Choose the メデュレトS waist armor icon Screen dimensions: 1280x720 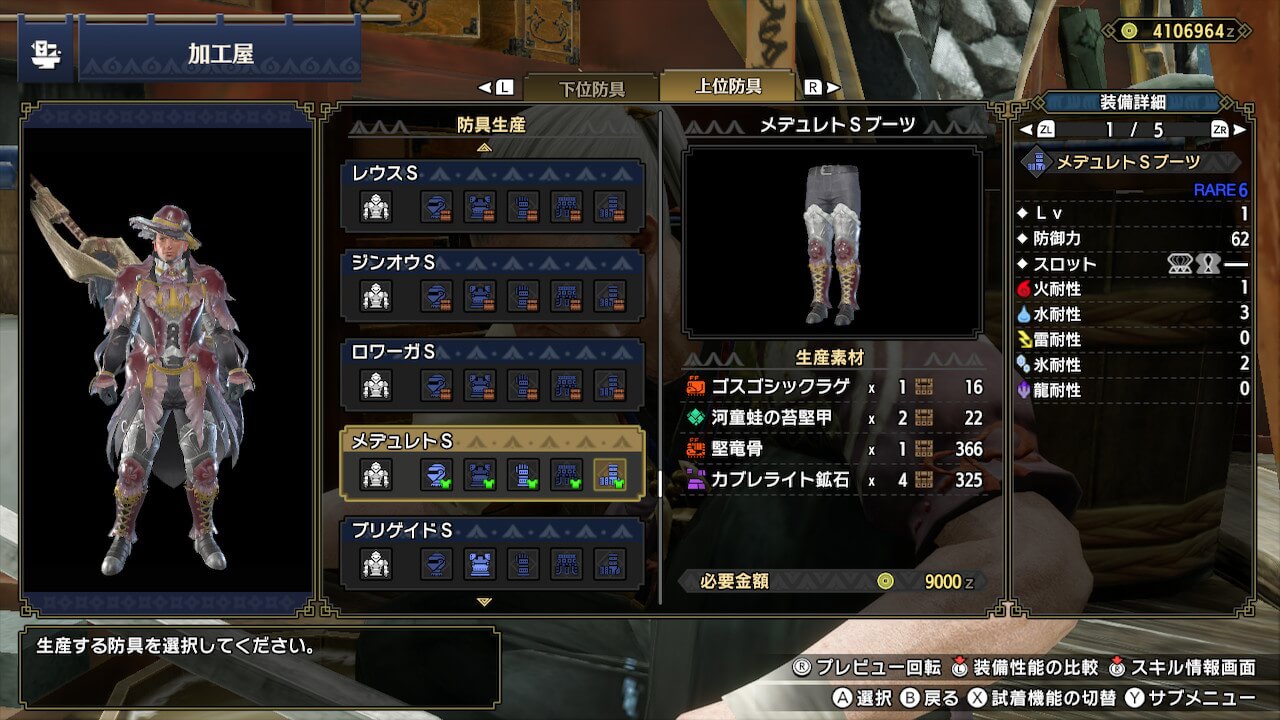tap(566, 474)
